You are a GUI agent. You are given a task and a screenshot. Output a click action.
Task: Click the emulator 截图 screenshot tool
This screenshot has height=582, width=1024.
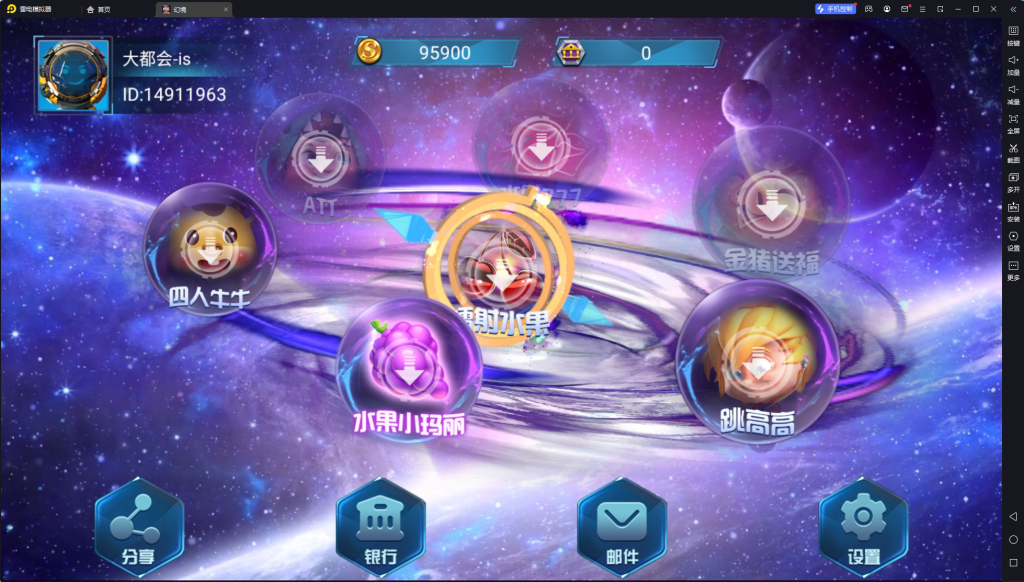pos(1013,150)
